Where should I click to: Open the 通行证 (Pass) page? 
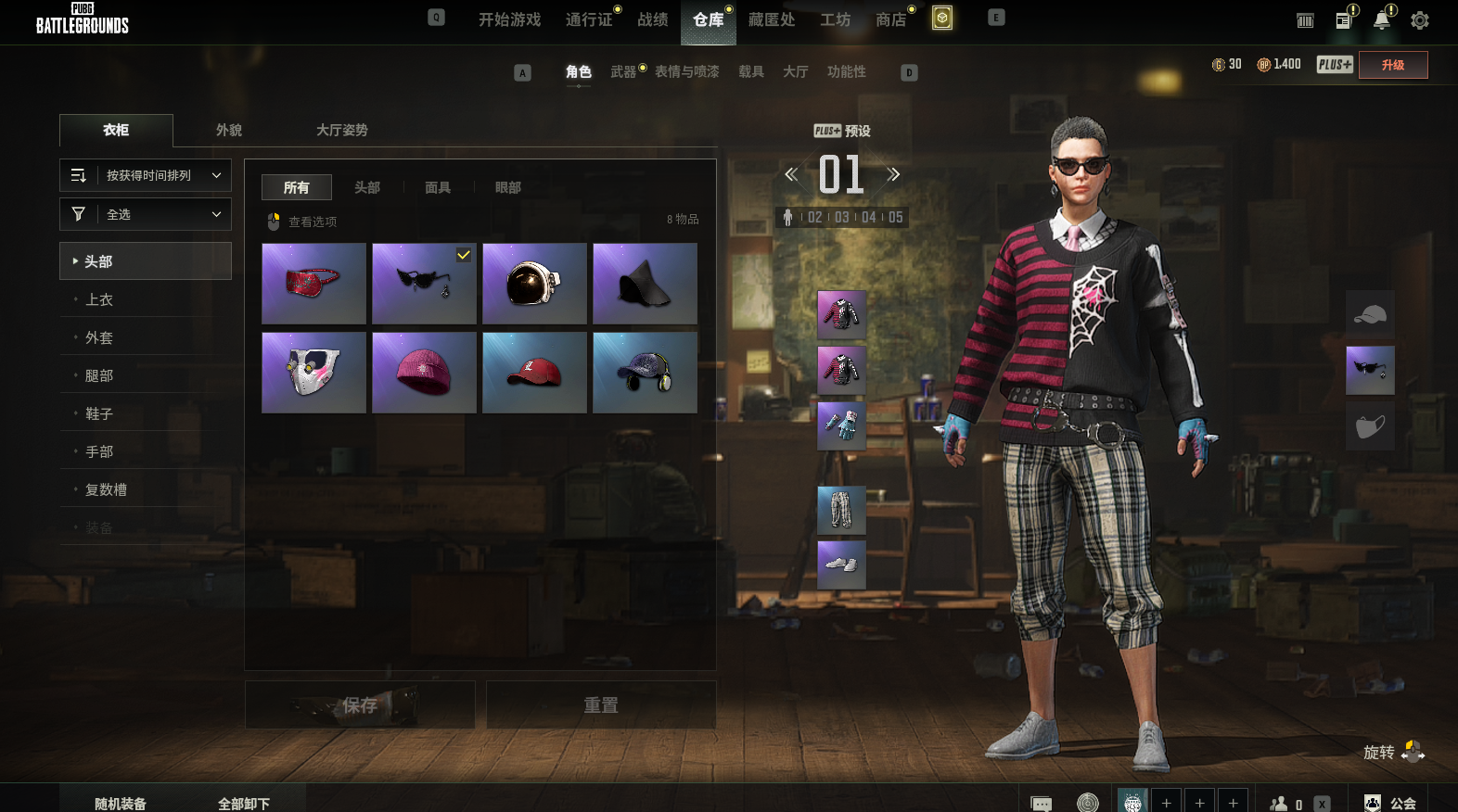tap(589, 19)
